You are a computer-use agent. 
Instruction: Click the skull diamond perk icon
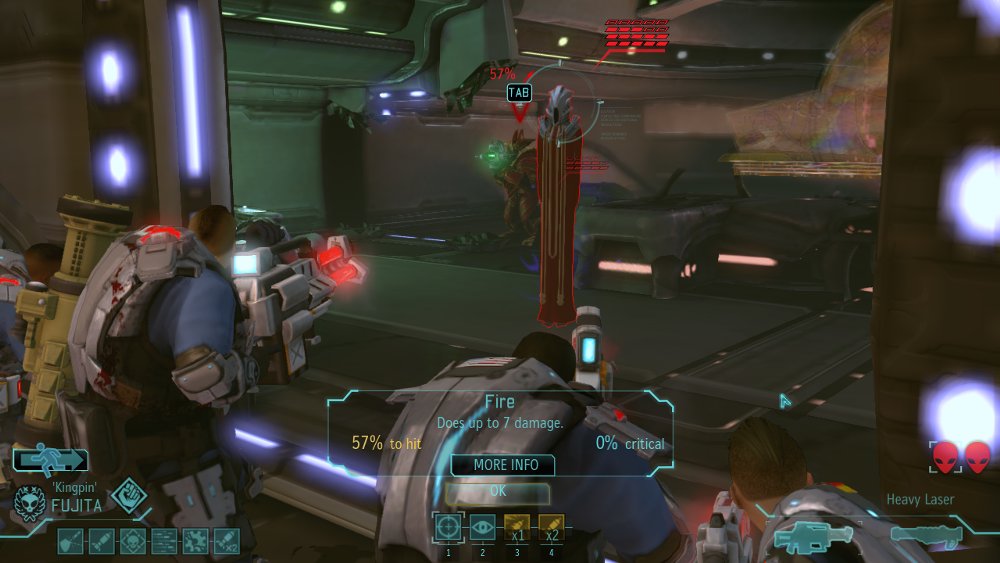pyautogui.click(x=132, y=541)
